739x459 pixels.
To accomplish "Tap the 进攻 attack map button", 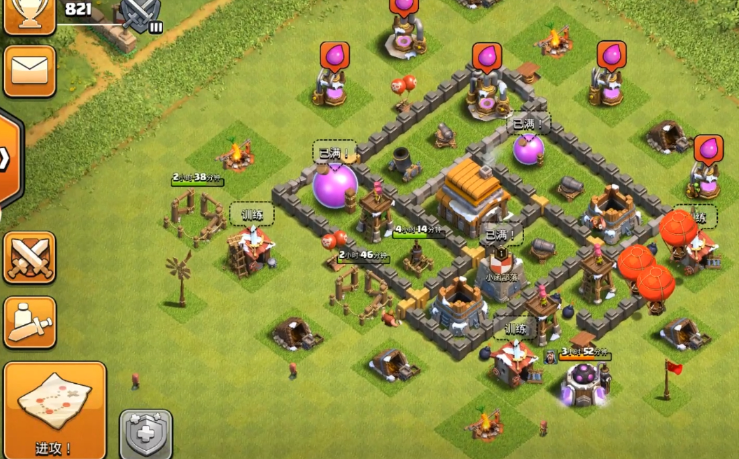I will [x=54, y=409].
